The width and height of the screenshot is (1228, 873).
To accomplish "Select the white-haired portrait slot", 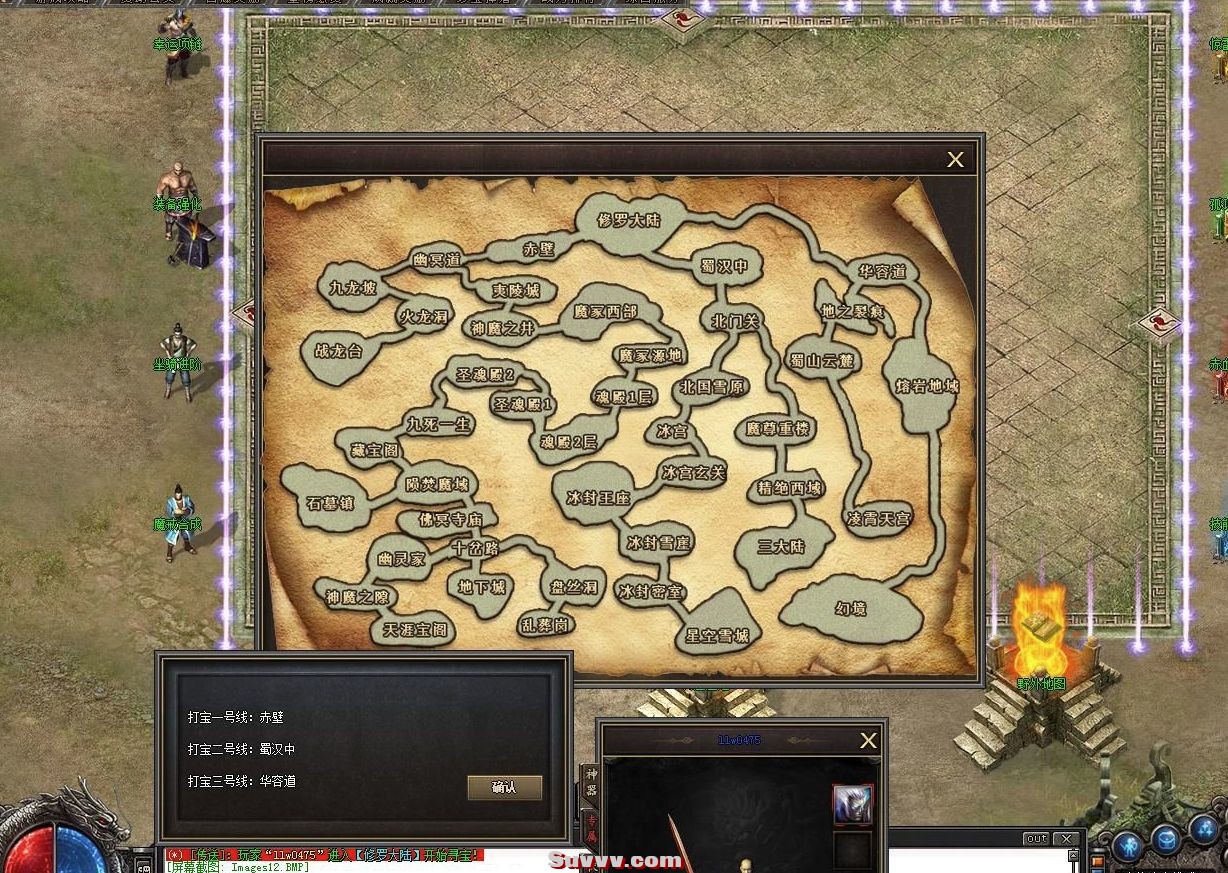I will (x=852, y=804).
